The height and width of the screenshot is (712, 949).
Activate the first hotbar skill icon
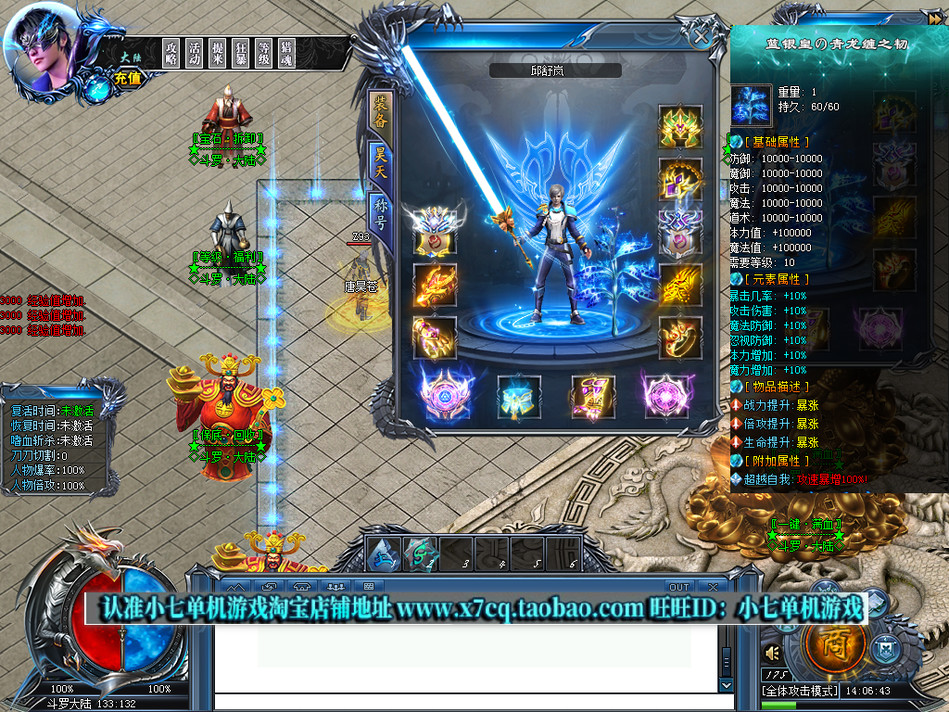382,555
